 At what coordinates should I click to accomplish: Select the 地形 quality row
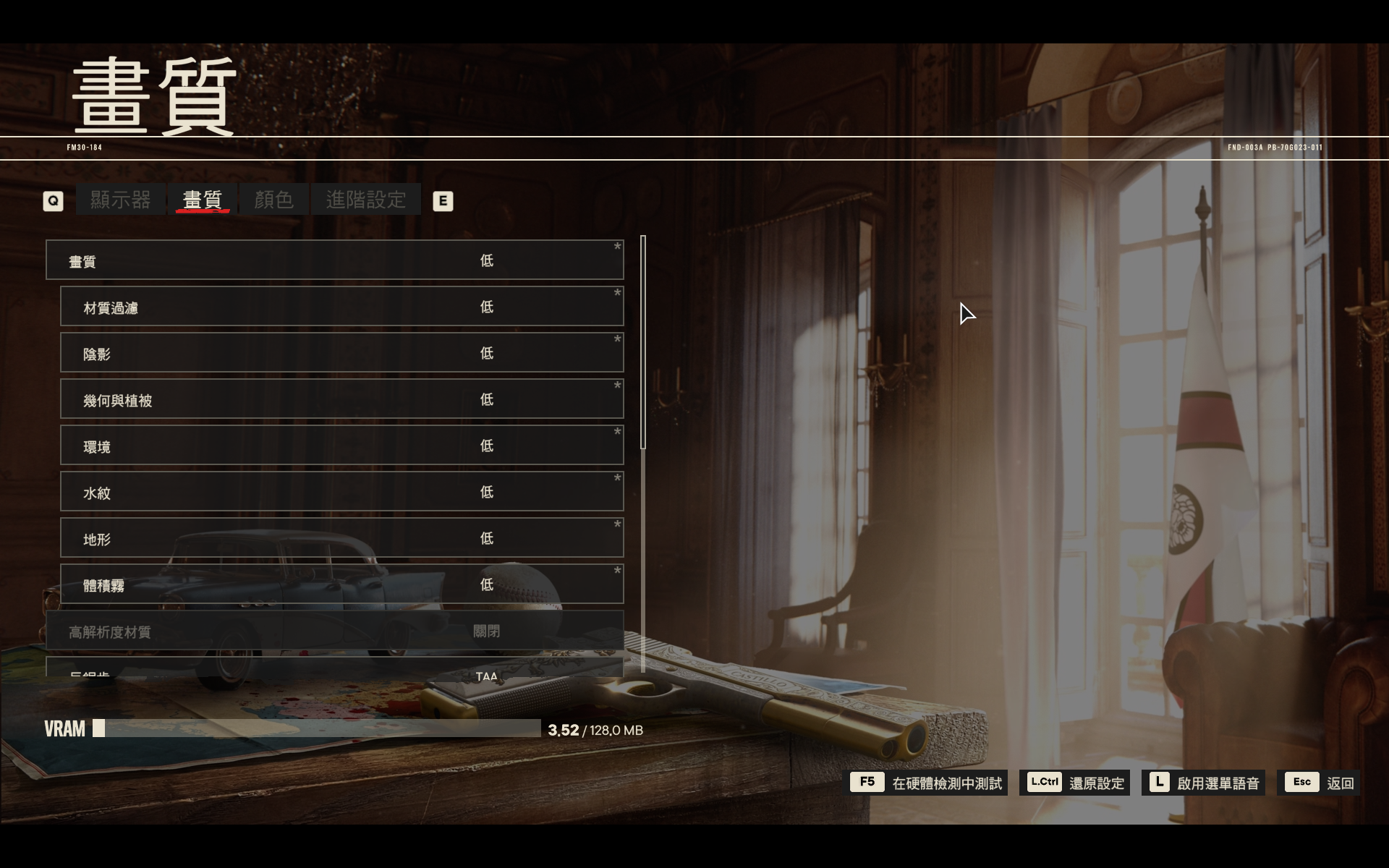coord(341,538)
